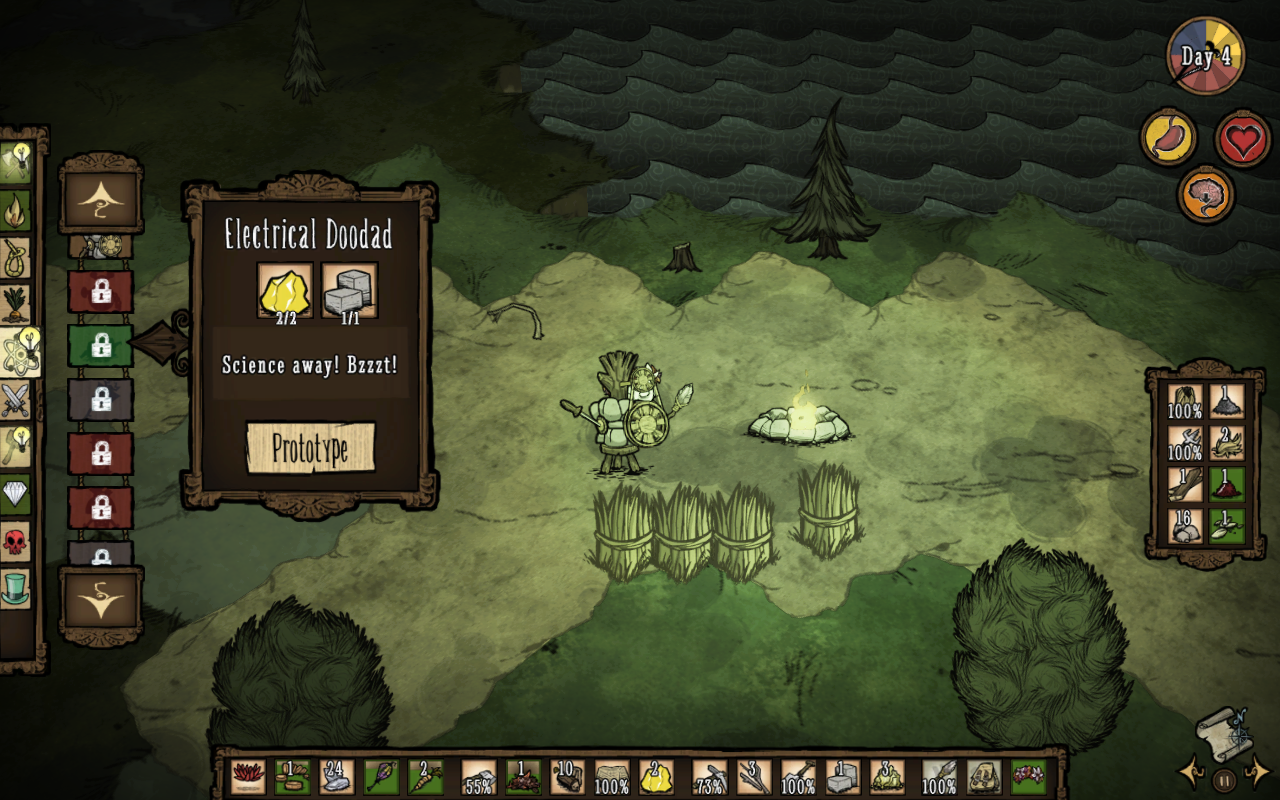
Task: Select the rocks stack of 16 in backpack
Action: coord(1185,524)
